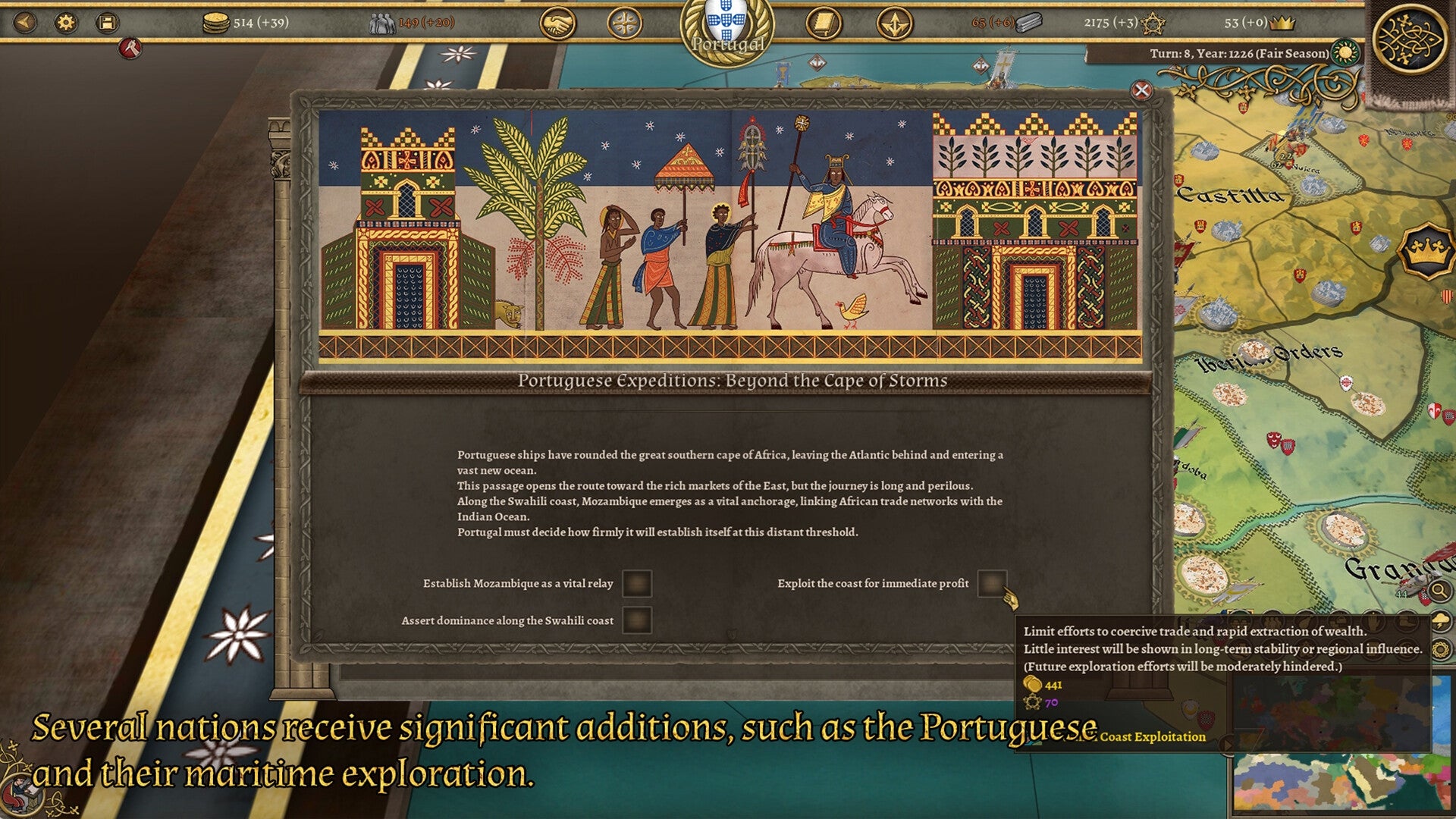Open the game settings gear icon
1456x819 pixels.
click(x=65, y=23)
